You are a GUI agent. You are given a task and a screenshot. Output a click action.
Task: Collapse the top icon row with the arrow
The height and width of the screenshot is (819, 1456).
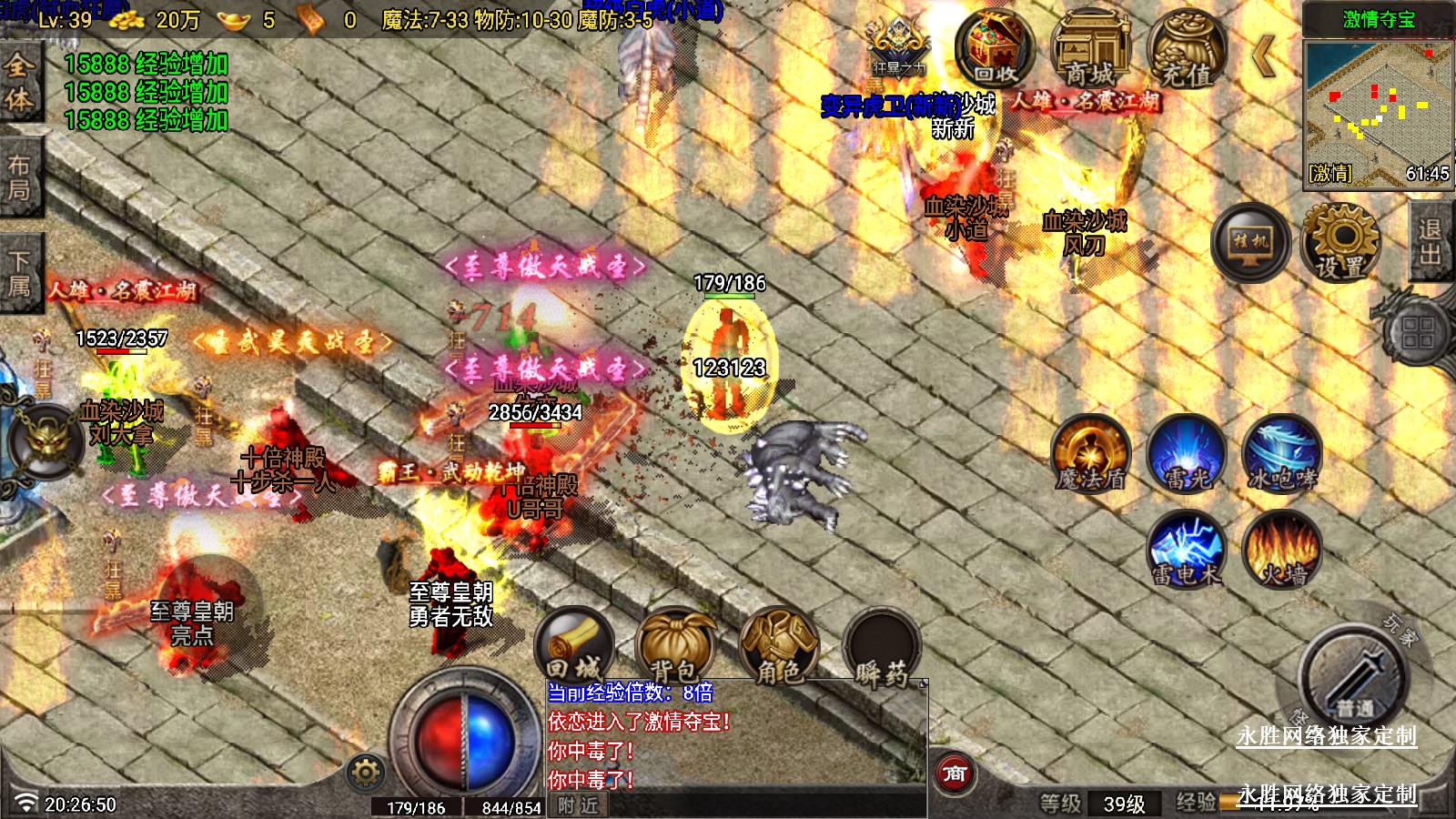(x=1265, y=56)
